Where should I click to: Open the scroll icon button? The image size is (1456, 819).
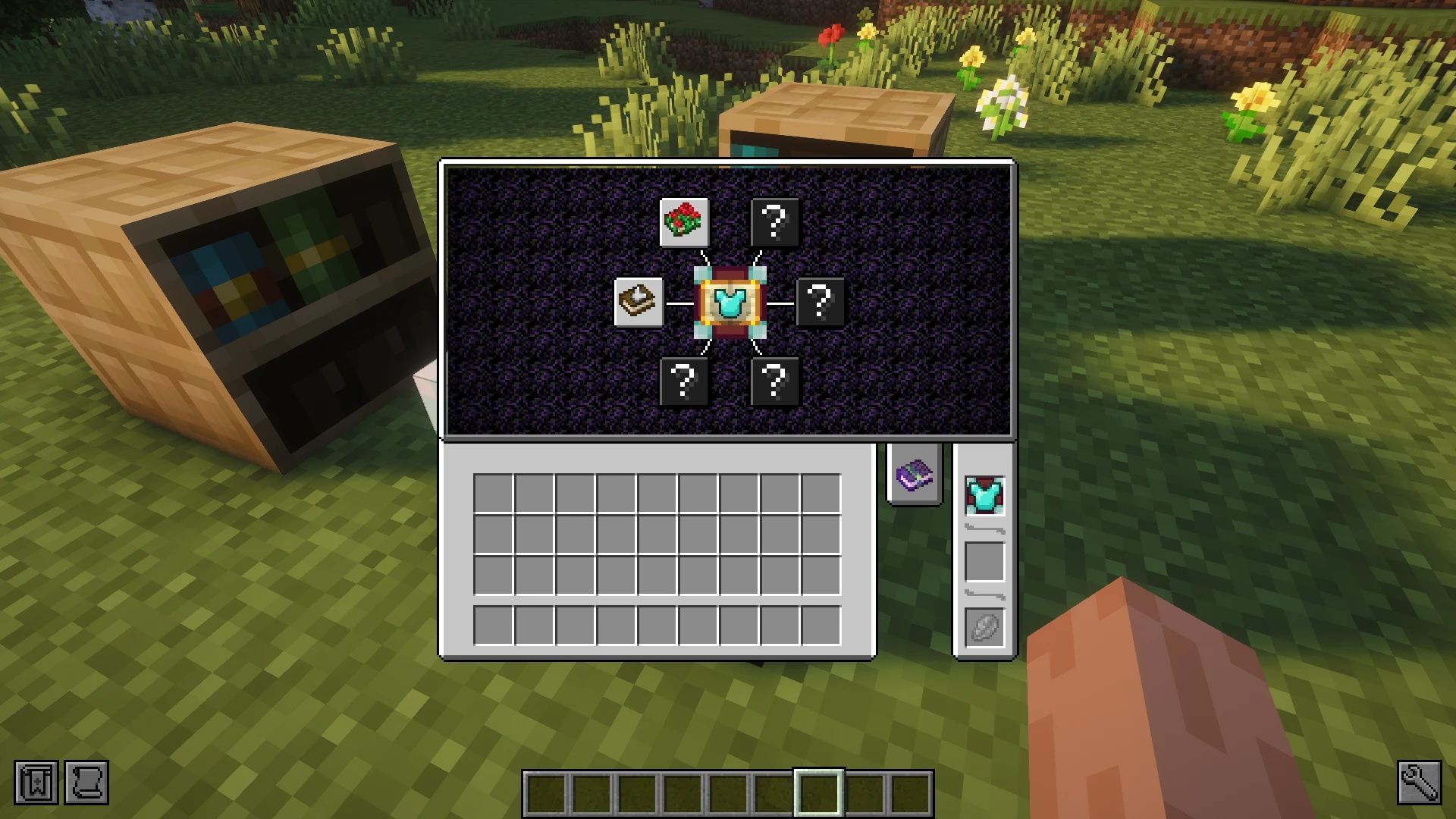coord(86,782)
